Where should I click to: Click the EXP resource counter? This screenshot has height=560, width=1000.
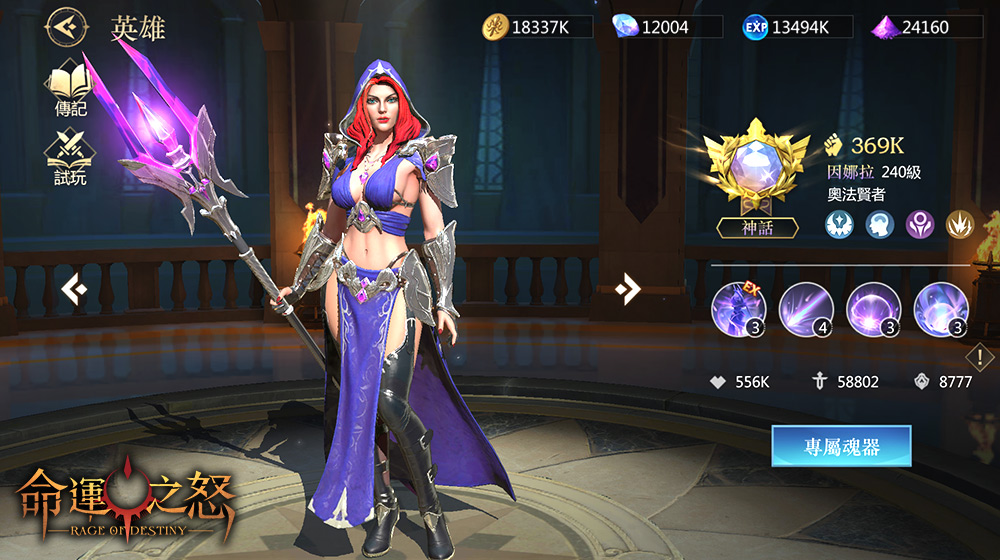point(795,27)
